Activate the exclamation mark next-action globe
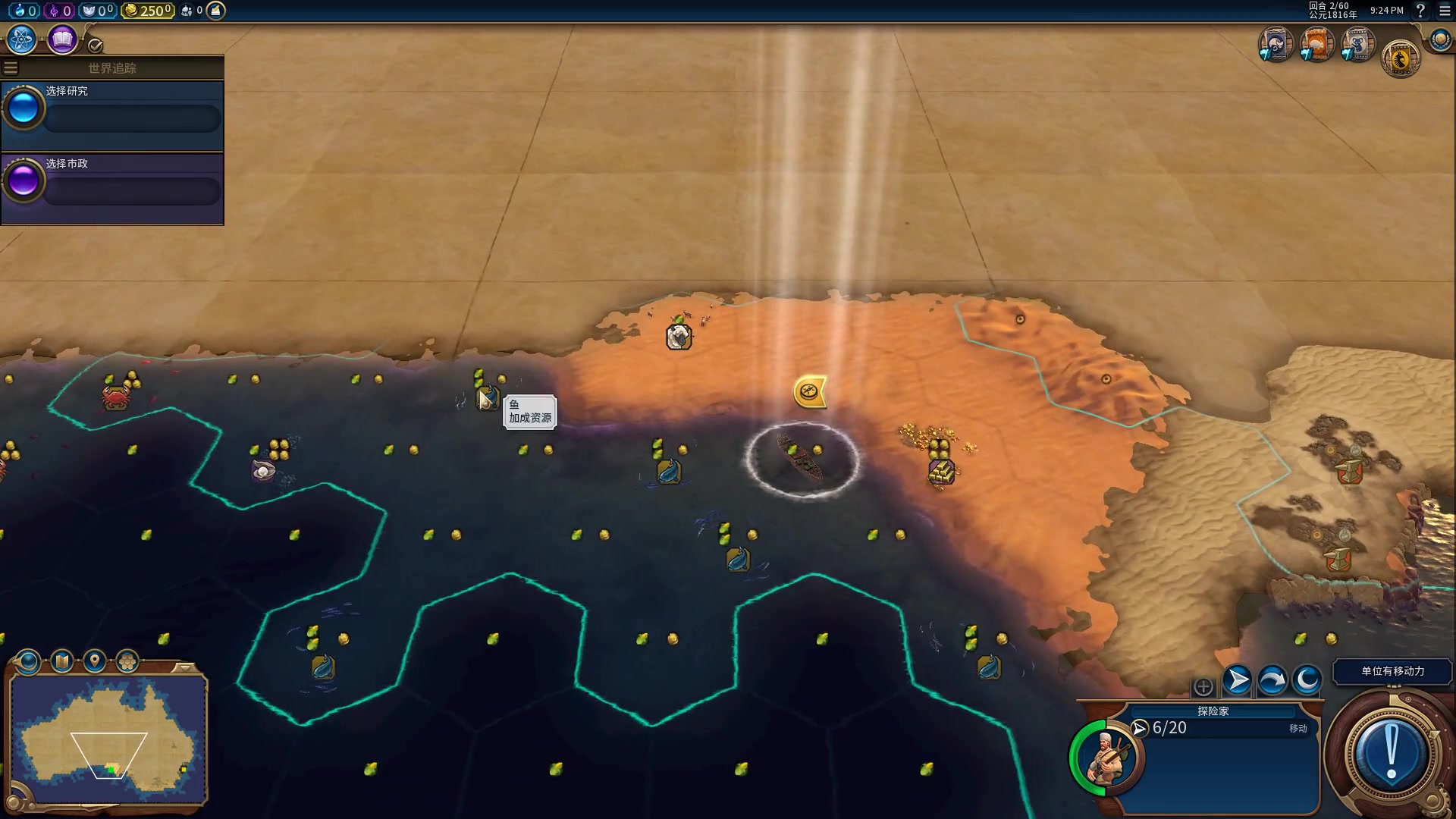This screenshot has width=1456, height=819. click(1391, 755)
